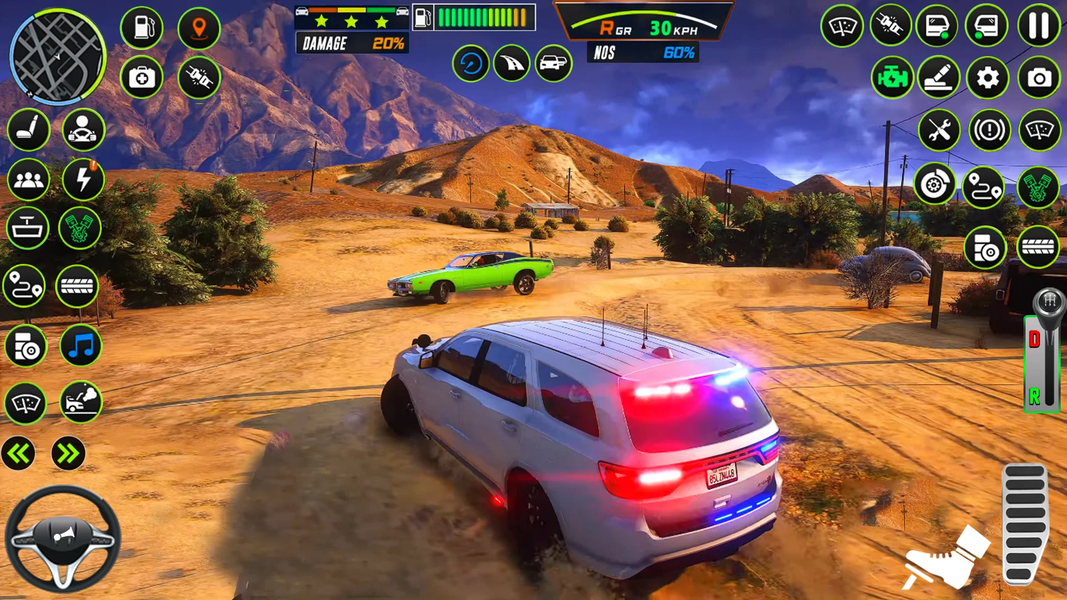Activate the parking brake warning icon
Screen dimensions: 1067x600
989,130
